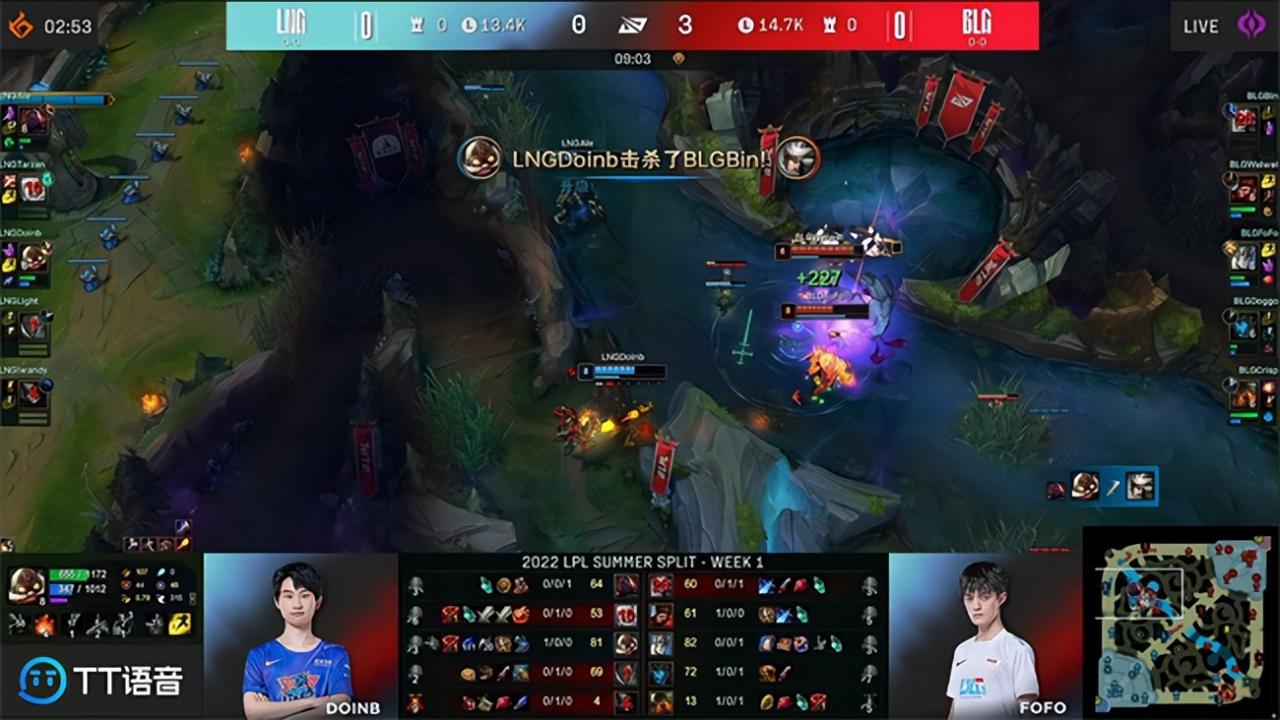This screenshot has width=1280, height=720.
Task: Open the LNG tower count crown icon
Action: coord(417,25)
